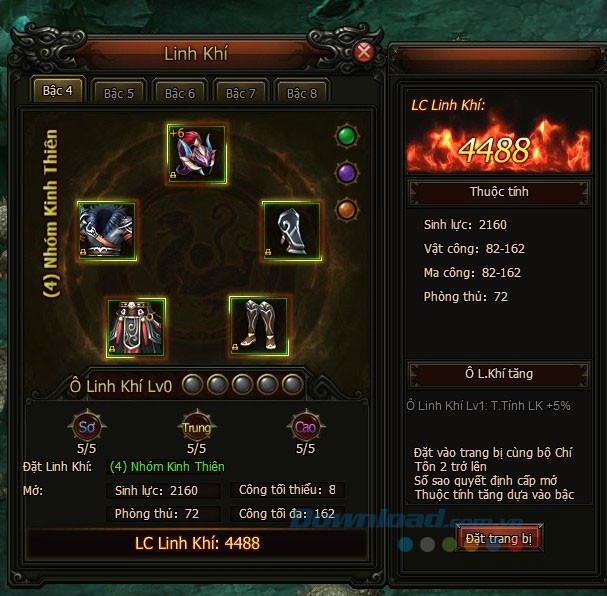
Task: Click the red robe armor slot
Action: [135, 326]
